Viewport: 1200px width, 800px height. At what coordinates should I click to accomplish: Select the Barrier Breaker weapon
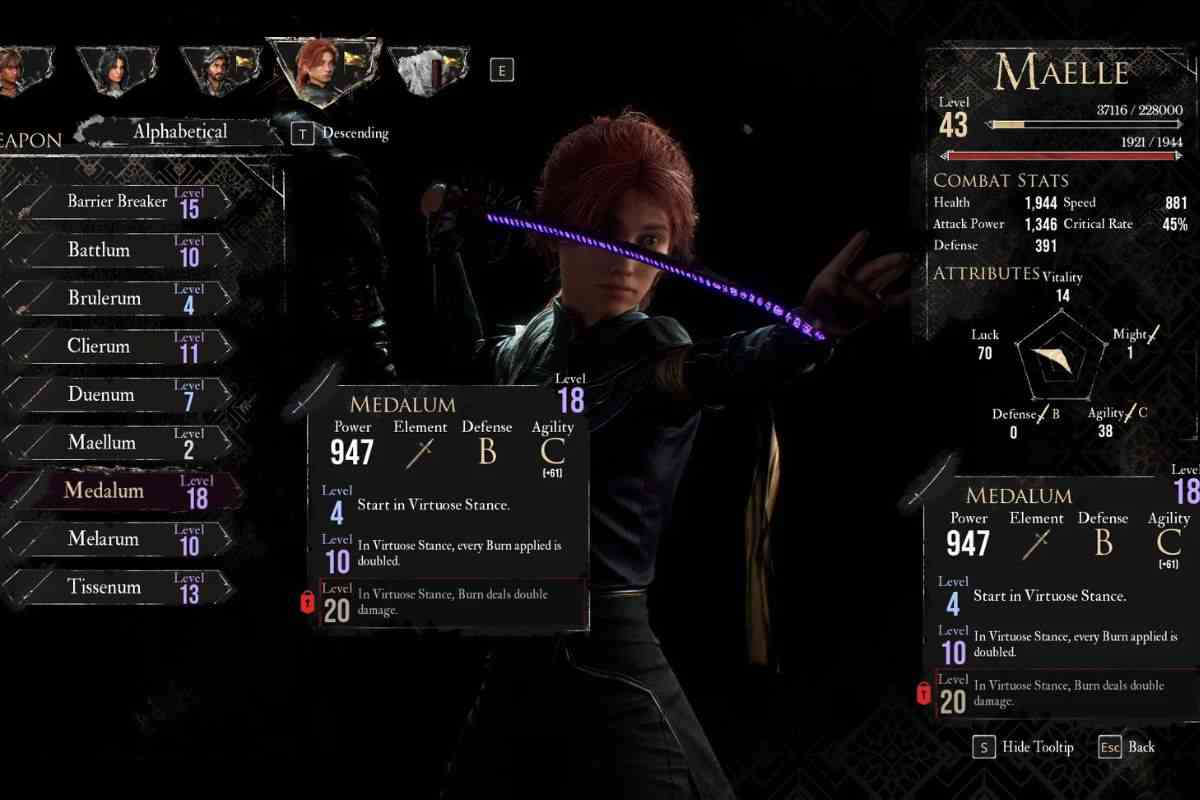tap(117, 202)
